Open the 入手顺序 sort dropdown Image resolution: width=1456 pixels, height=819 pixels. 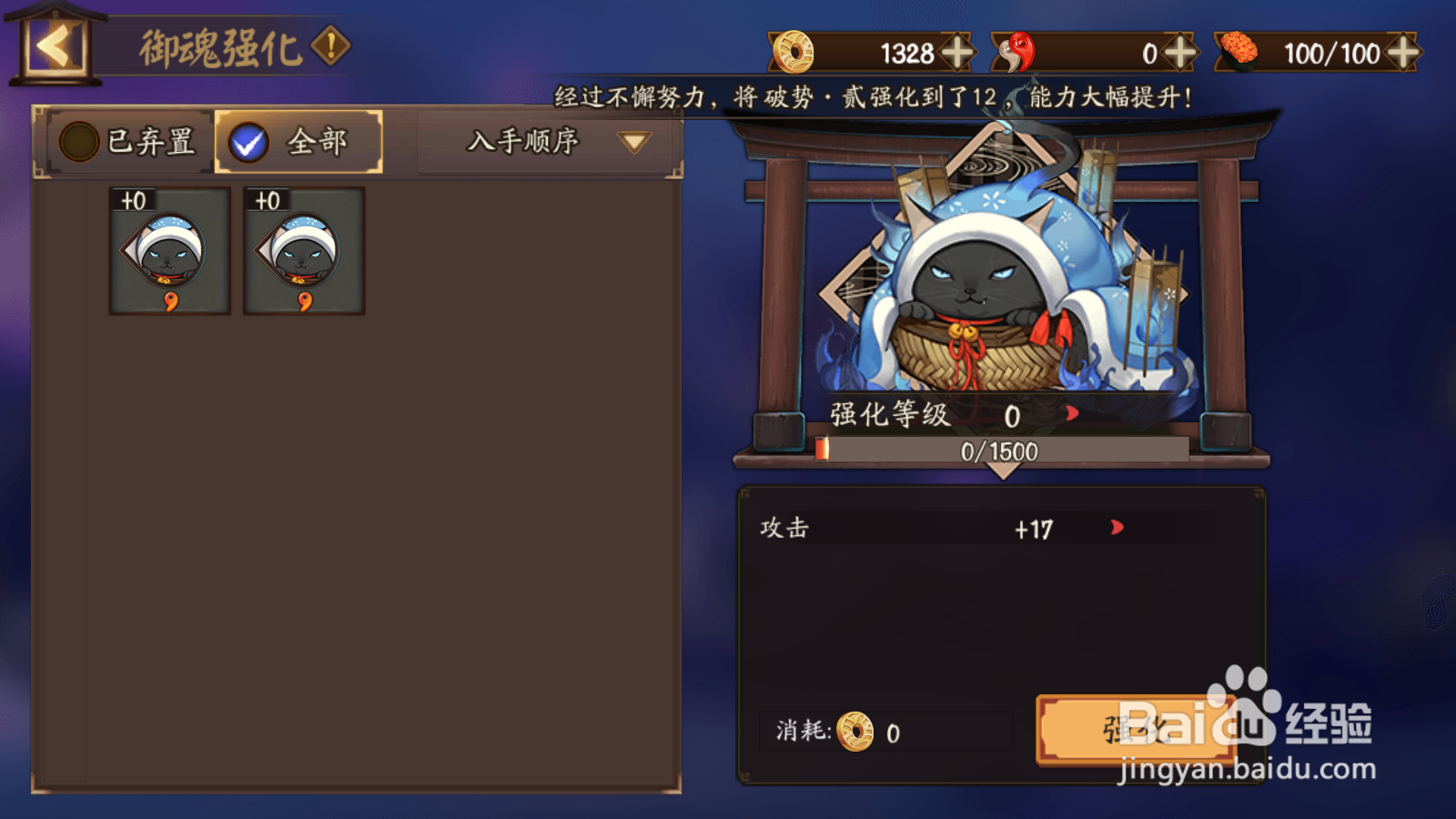pyautogui.click(x=544, y=142)
